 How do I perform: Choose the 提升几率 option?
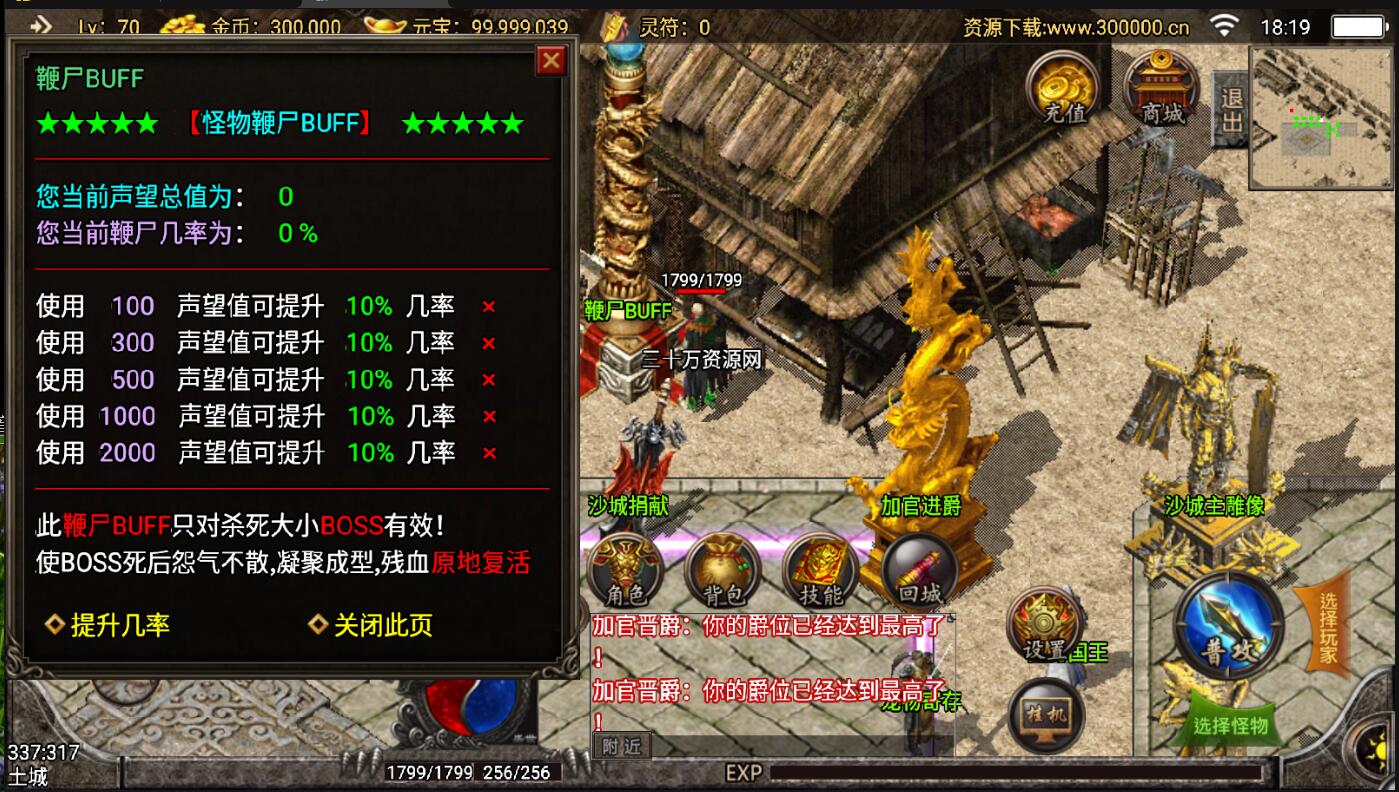109,626
